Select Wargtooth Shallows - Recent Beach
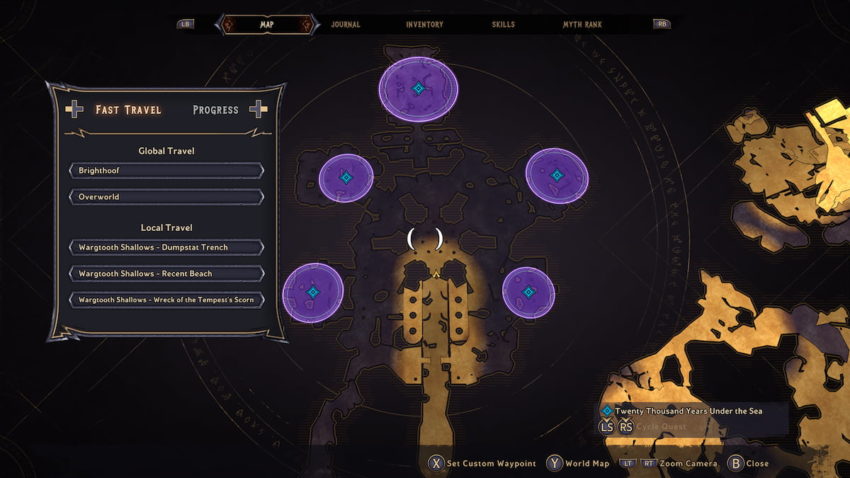This screenshot has width=850, height=478. [166, 273]
